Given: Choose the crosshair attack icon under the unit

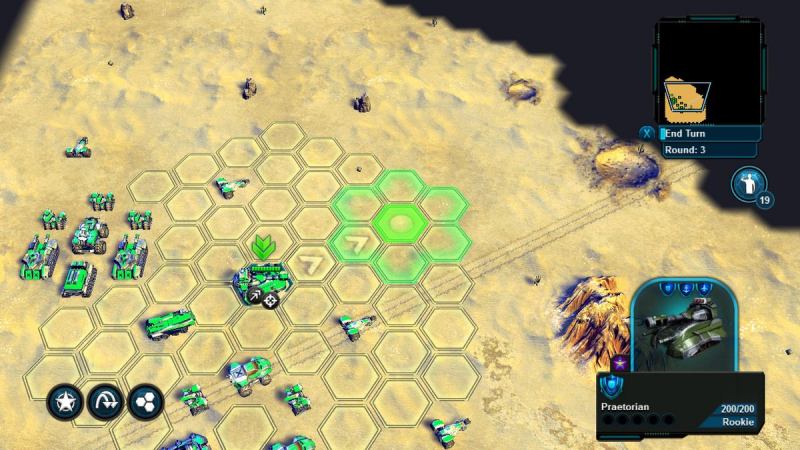Looking at the screenshot, I should [271, 298].
